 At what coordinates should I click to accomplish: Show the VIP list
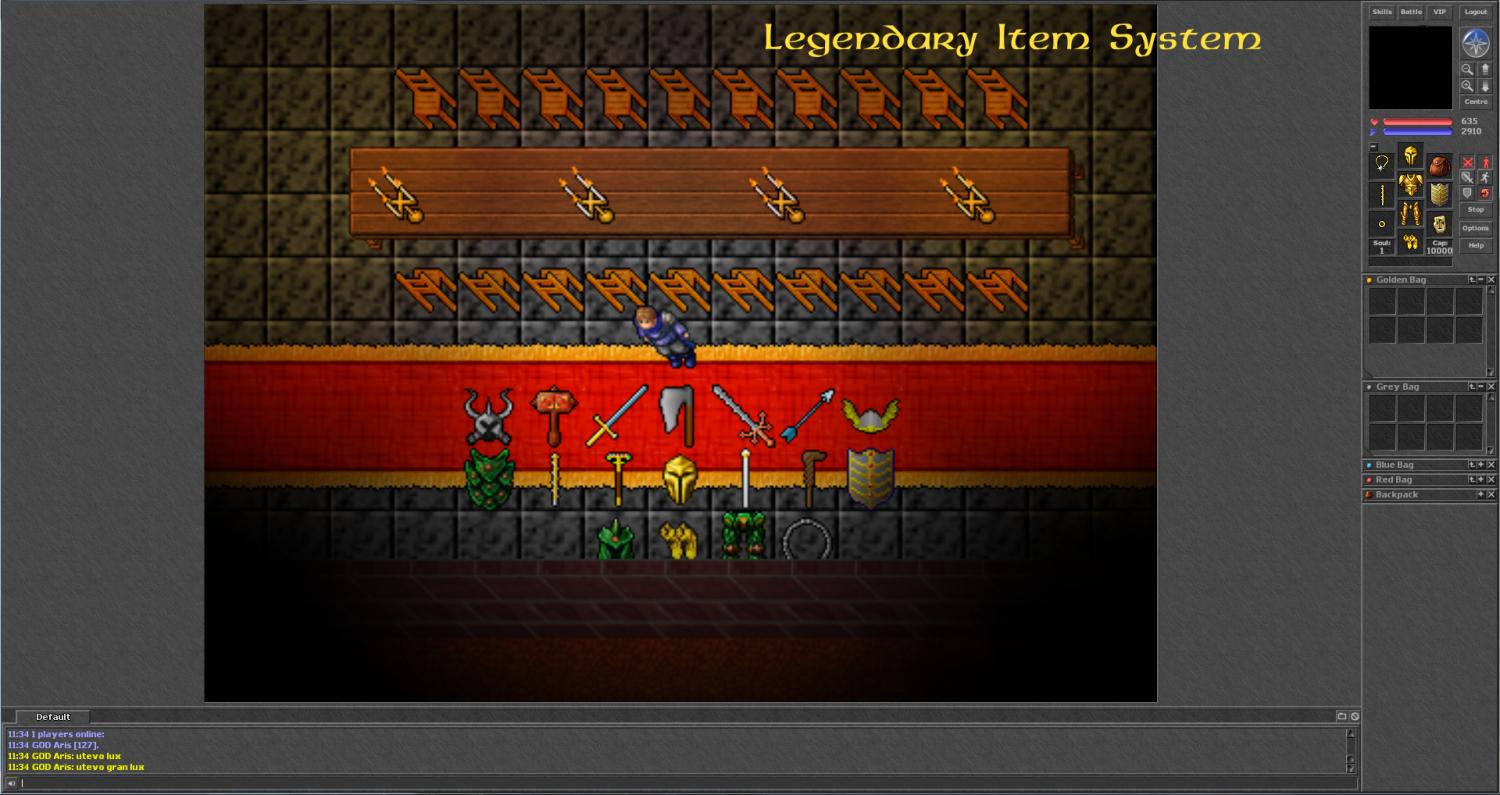pyautogui.click(x=1439, y=12)
